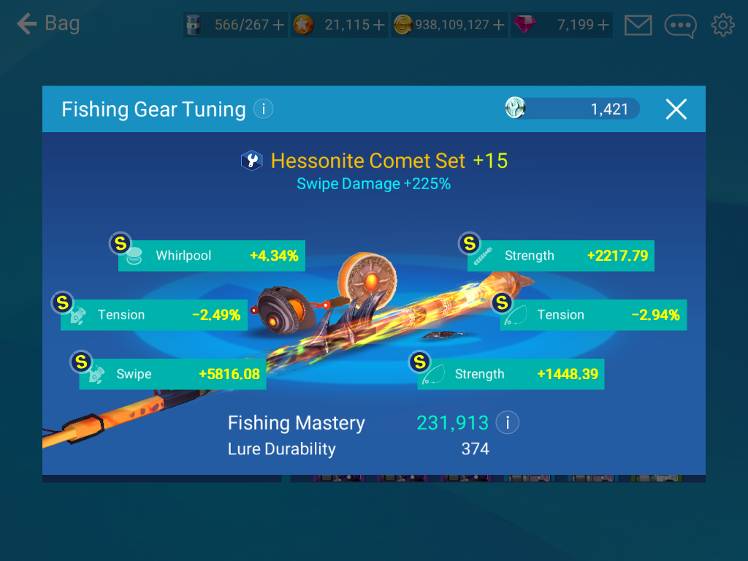Viewport: 748px width, 561px height.
Task: Open the mail envelope icon
Action: (x=638, y=25)
